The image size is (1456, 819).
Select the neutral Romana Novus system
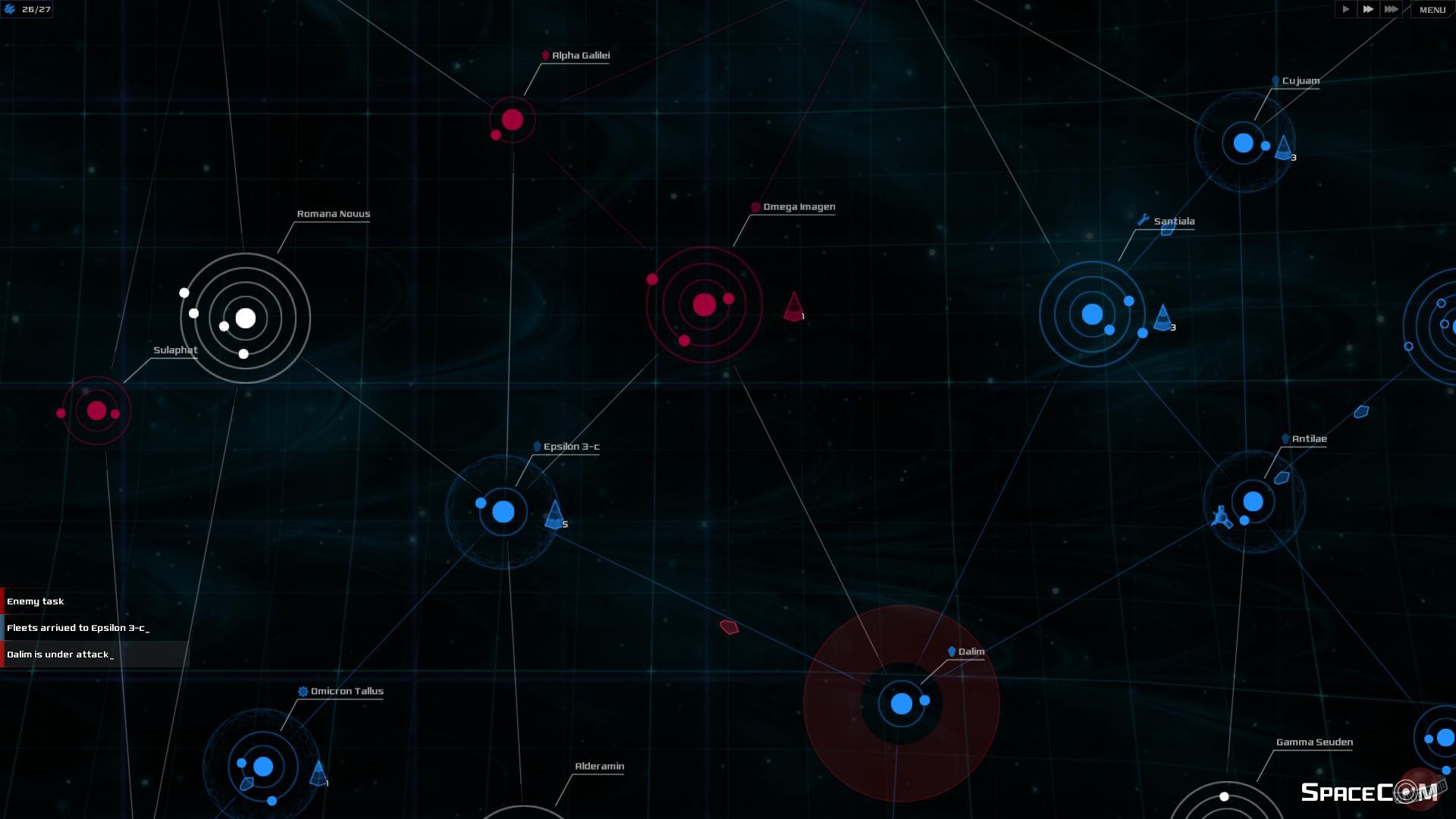tap(244, 318)
